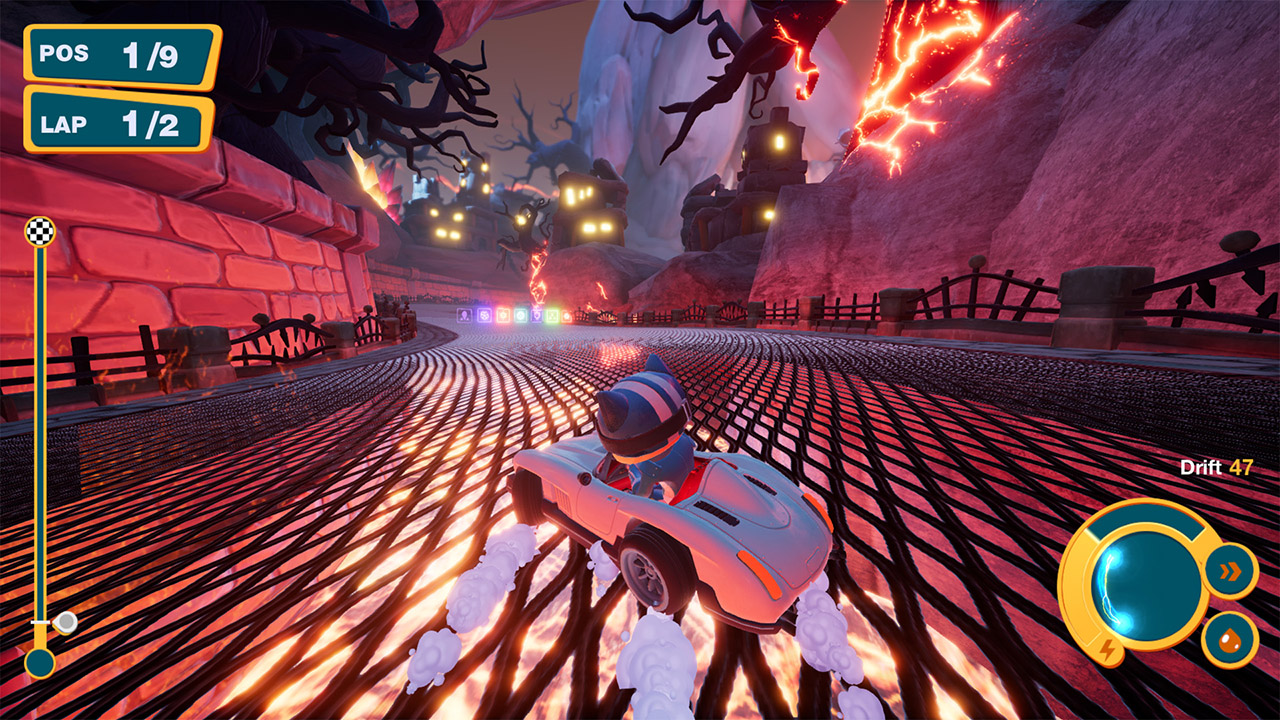Click the pink item box with sun symbol

click(x=503, y=315)
